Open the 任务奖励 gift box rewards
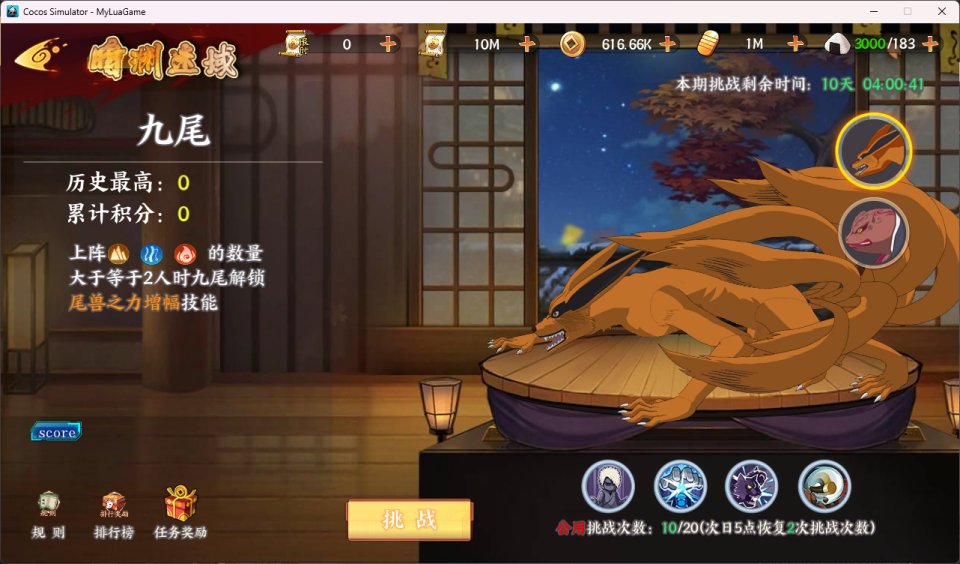The width and height of the screenshot is (960, 564). pos(181,514)
